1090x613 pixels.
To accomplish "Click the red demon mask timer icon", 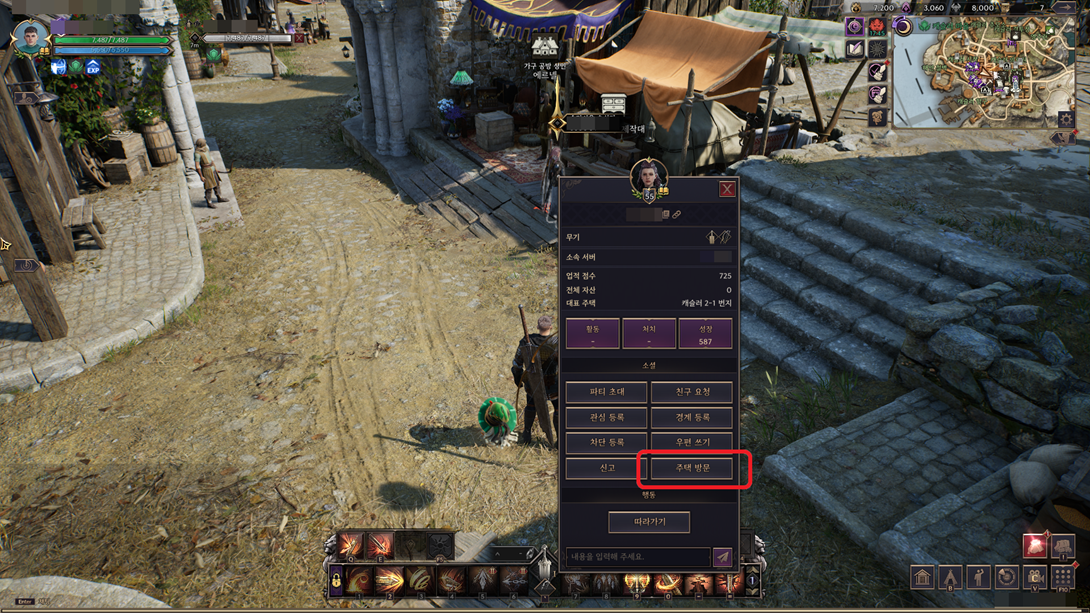I will 877,26.
